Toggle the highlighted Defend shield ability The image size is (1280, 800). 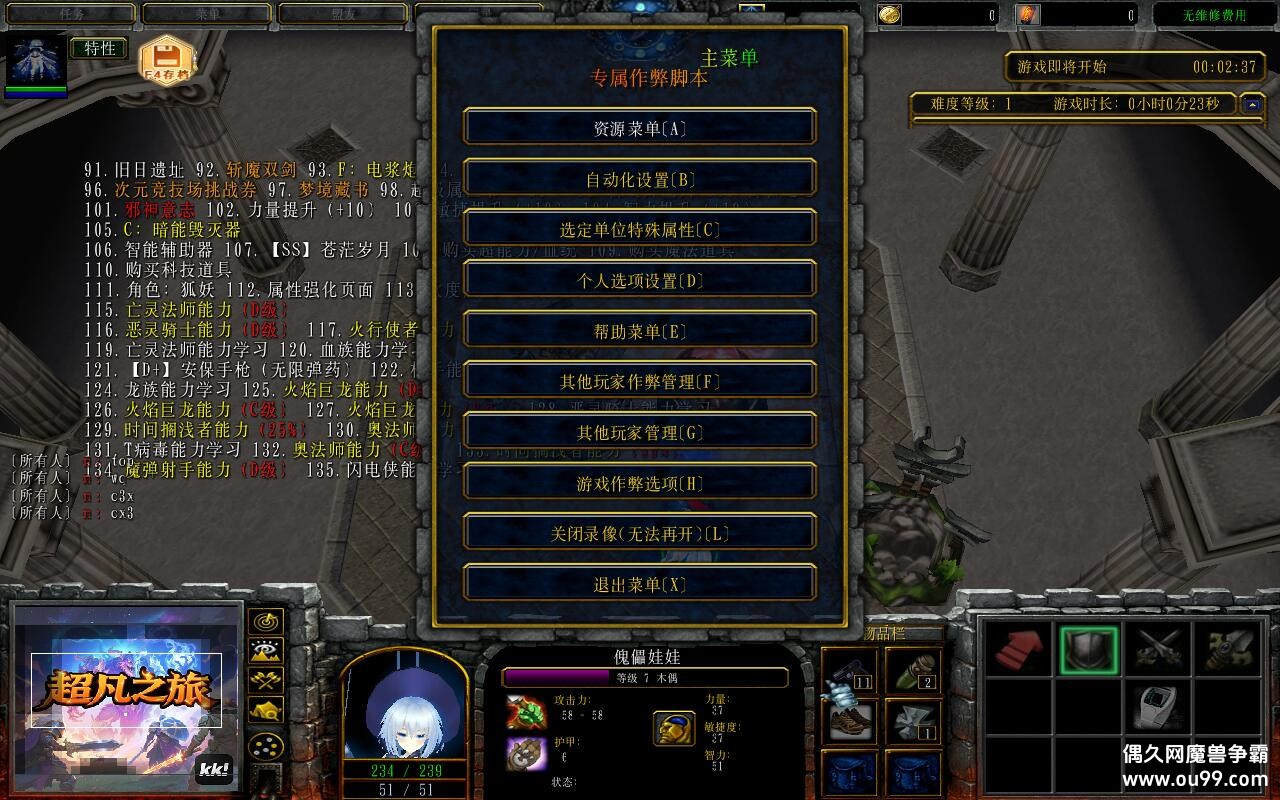pos(1090,650)
